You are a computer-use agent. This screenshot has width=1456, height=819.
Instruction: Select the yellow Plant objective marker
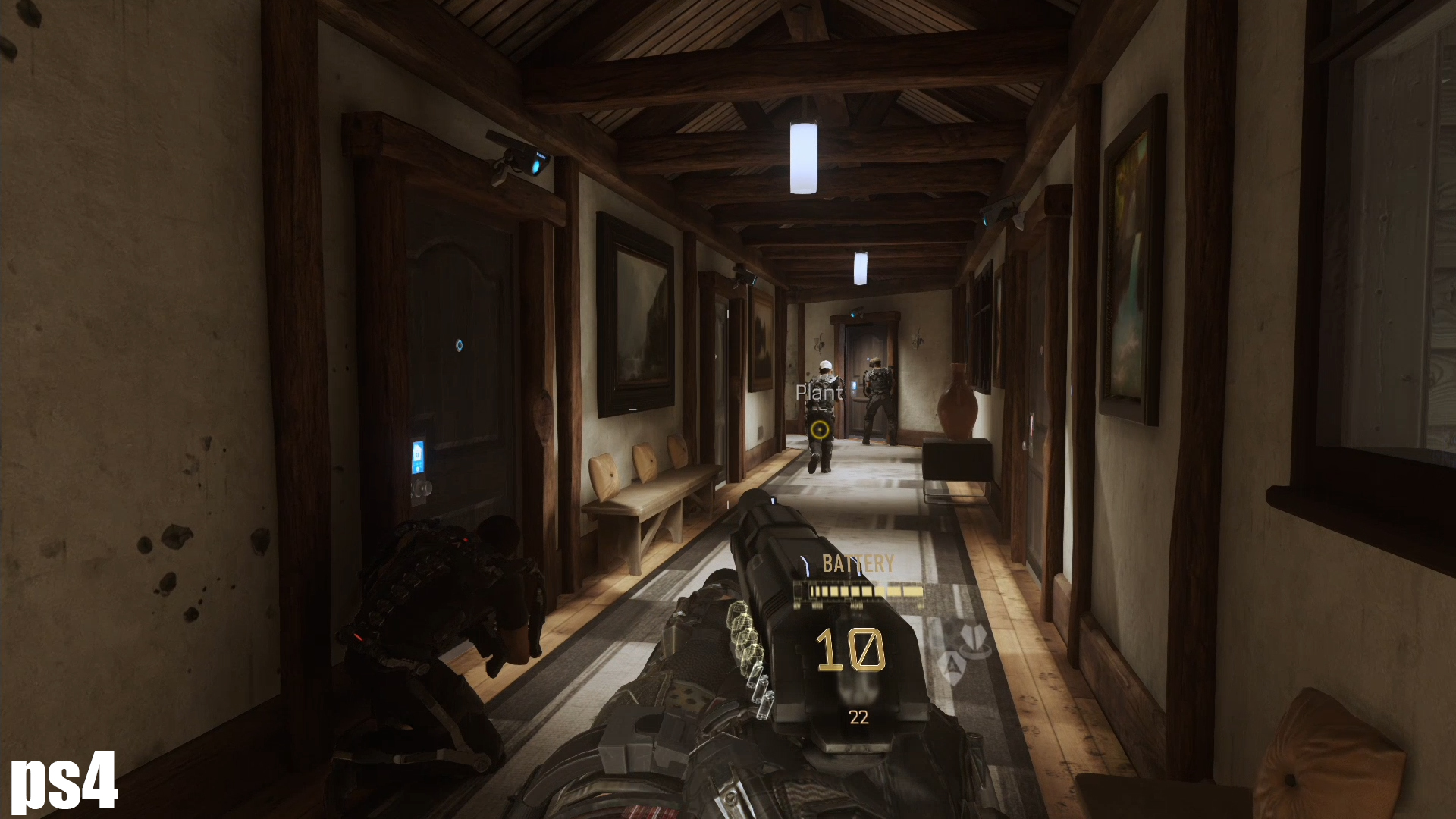pyautogui.click(x=817, y=431)
